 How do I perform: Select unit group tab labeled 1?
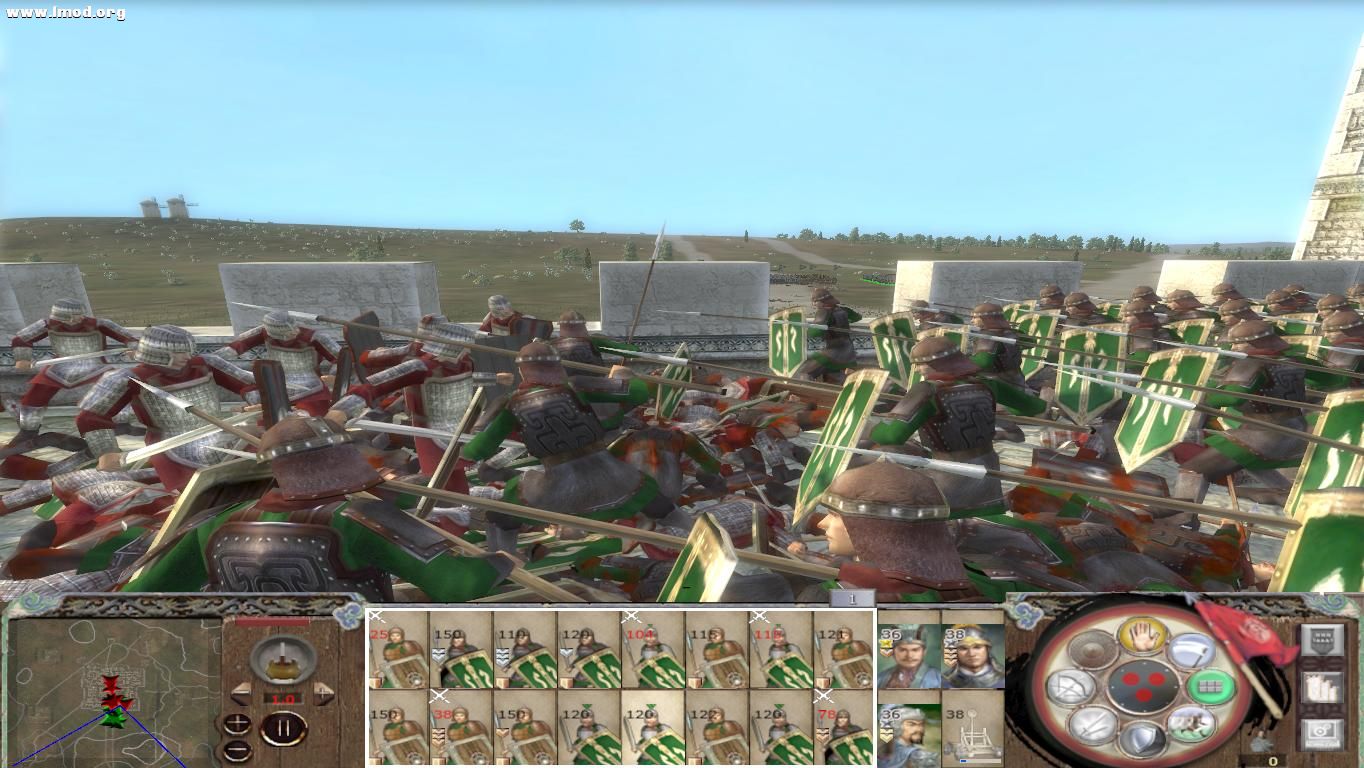[850, 597]
